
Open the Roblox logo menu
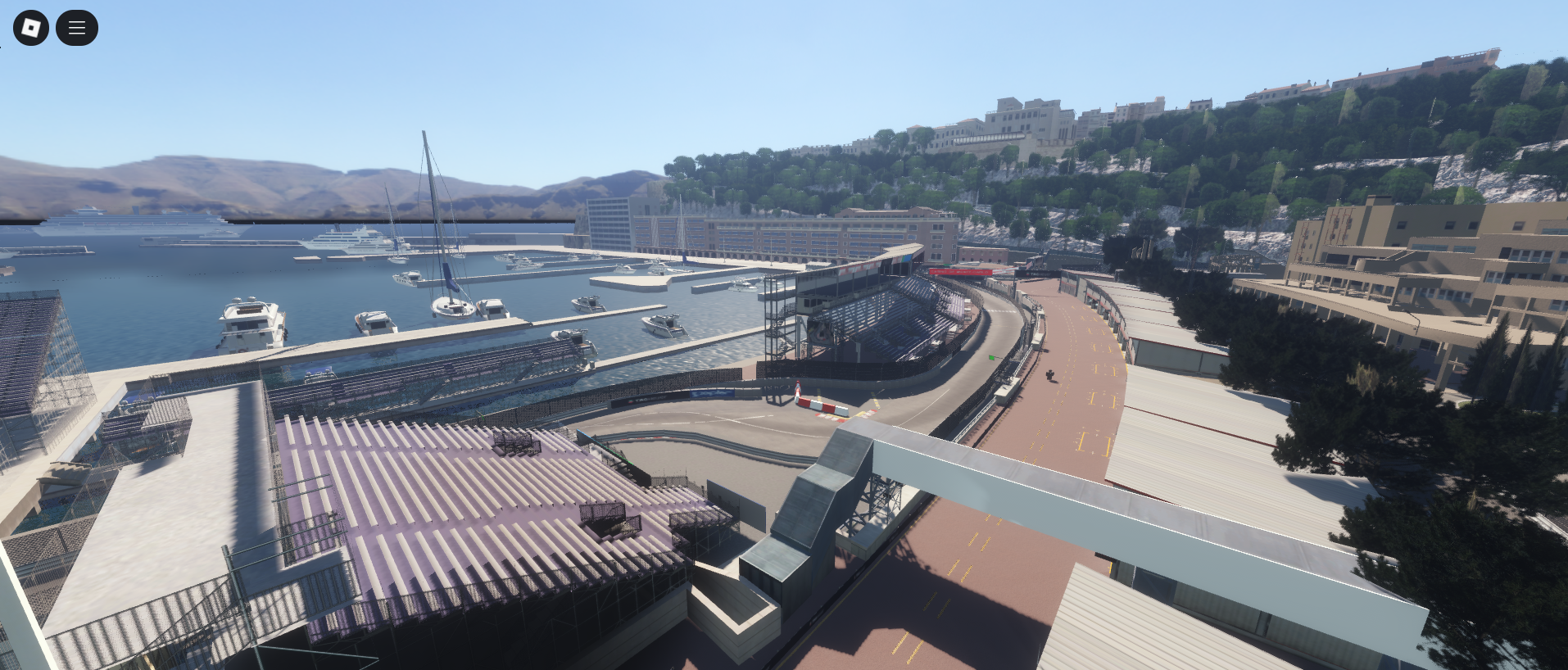click(x=31, y=28)
